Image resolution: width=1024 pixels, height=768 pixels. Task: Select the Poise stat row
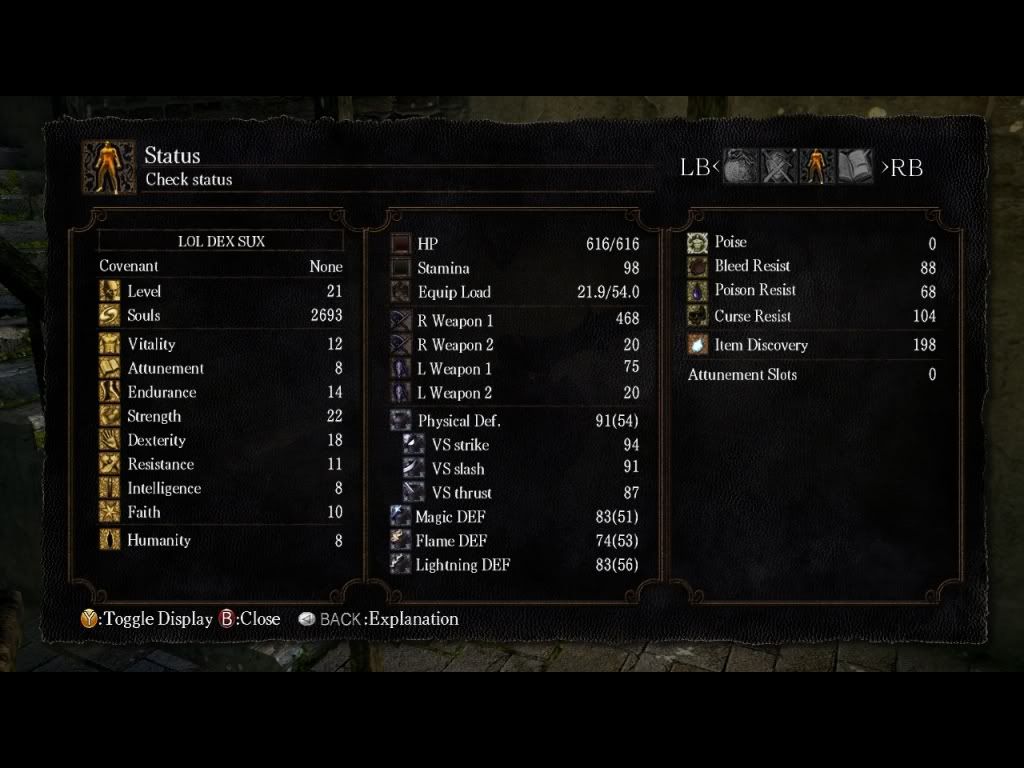point(811,242)
